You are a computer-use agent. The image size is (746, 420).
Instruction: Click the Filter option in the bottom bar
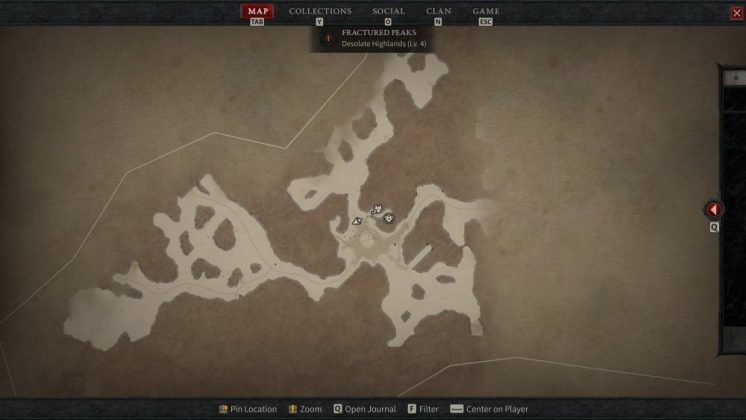422,409
